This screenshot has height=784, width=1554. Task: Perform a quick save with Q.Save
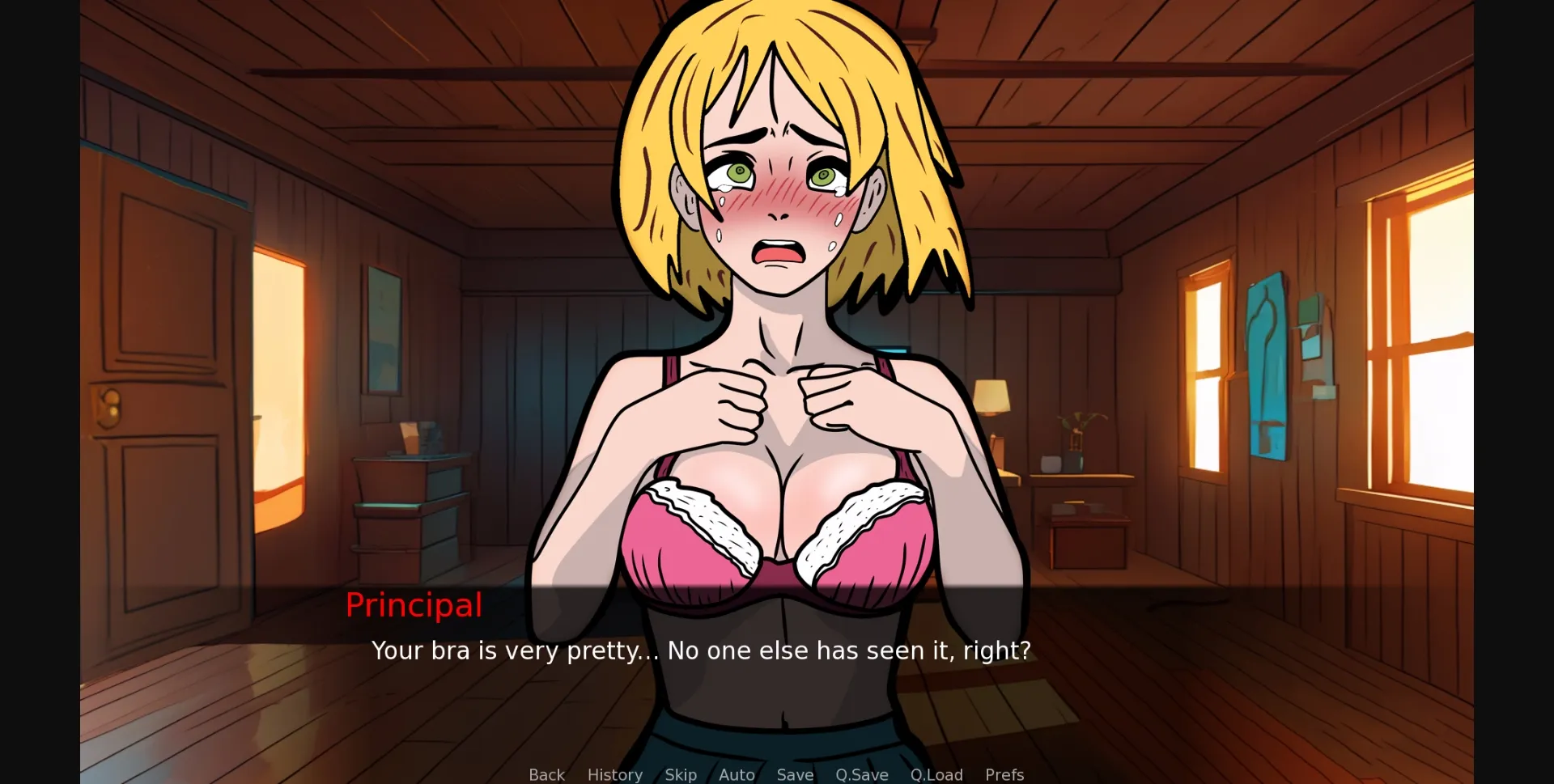861,774
